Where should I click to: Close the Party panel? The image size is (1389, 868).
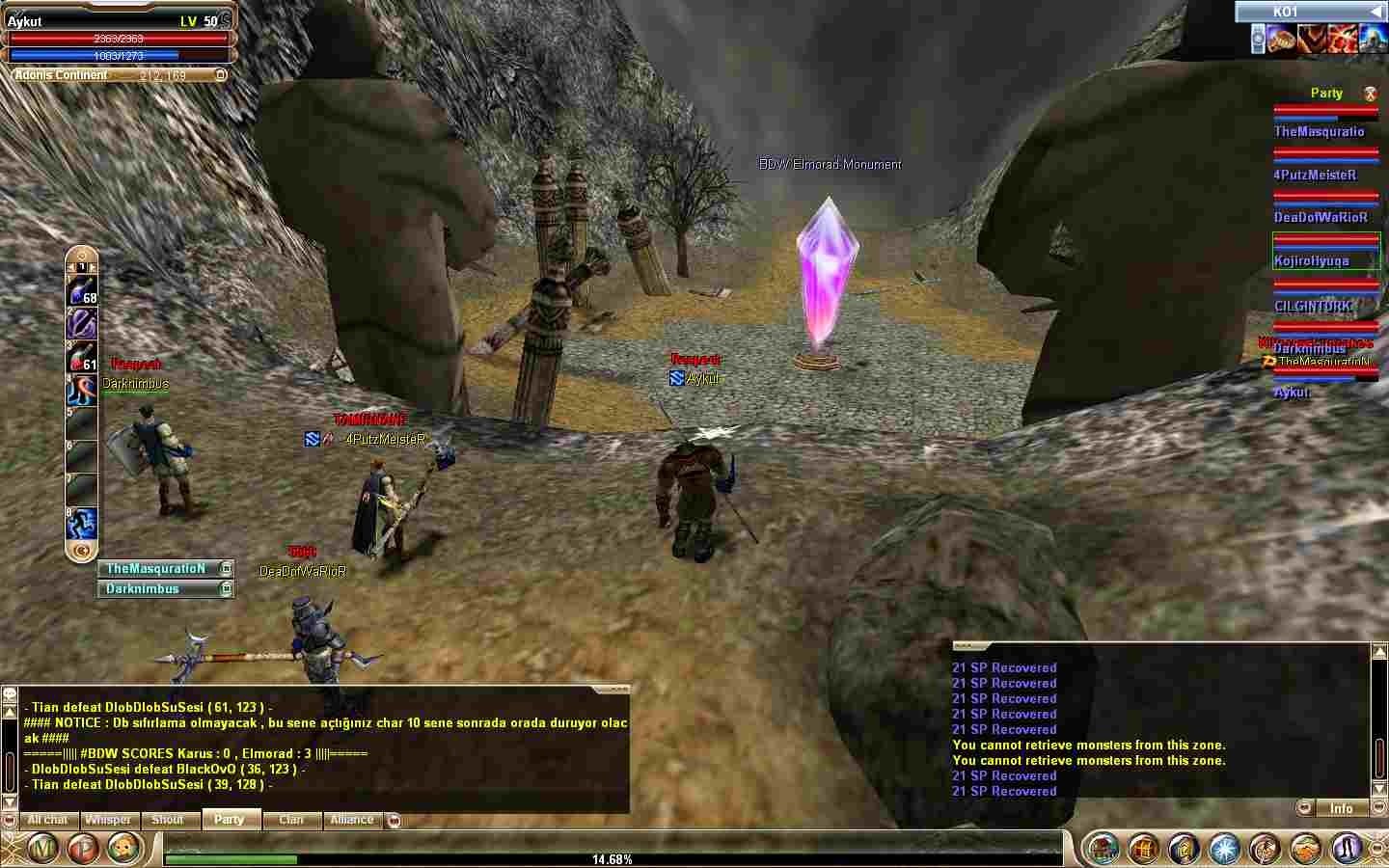pyautogui.click(x=1369, y=94)
